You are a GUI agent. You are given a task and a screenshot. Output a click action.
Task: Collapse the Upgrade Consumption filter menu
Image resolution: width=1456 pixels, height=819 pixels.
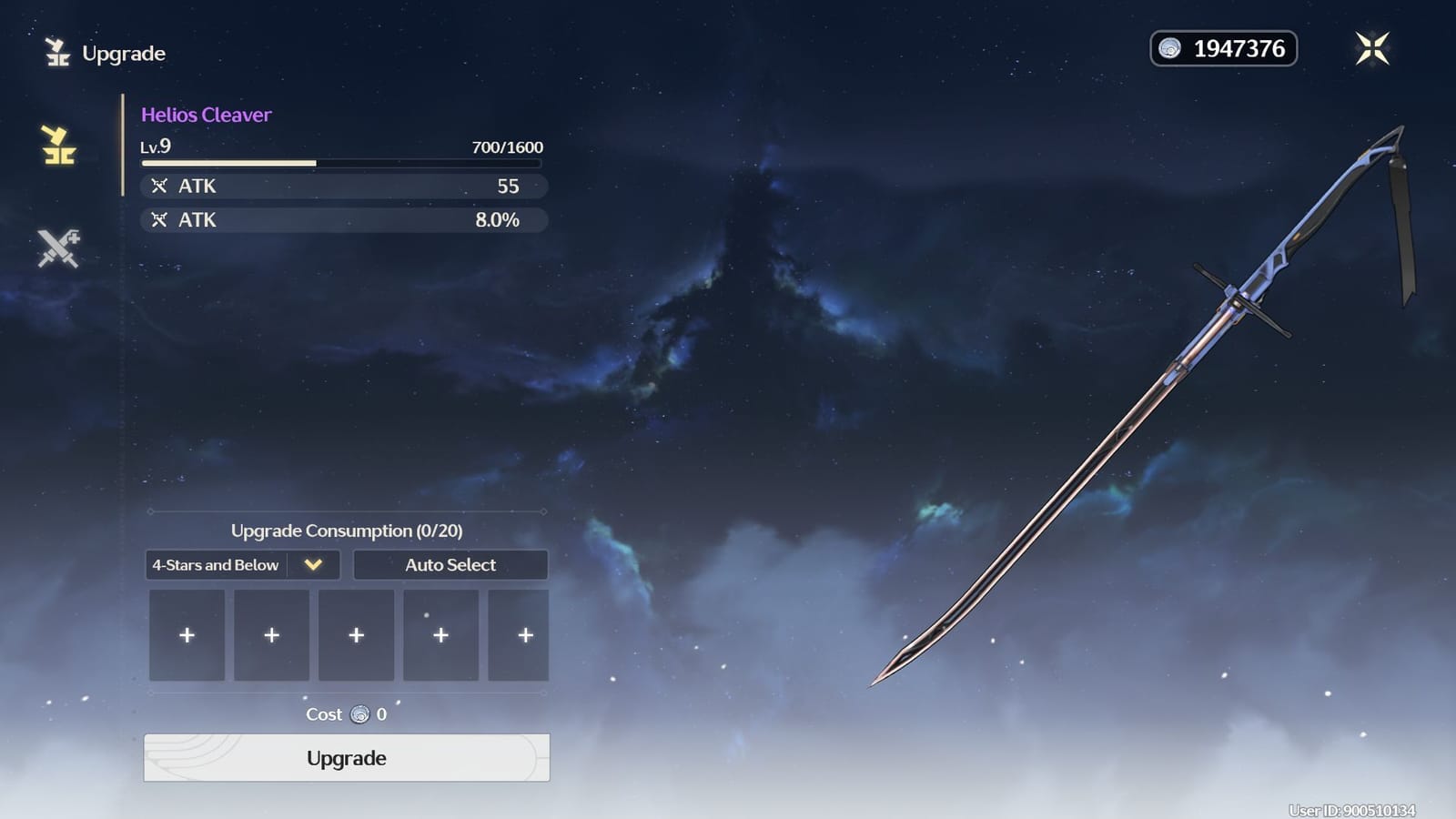pyautogui.click(x=313, y=565)
